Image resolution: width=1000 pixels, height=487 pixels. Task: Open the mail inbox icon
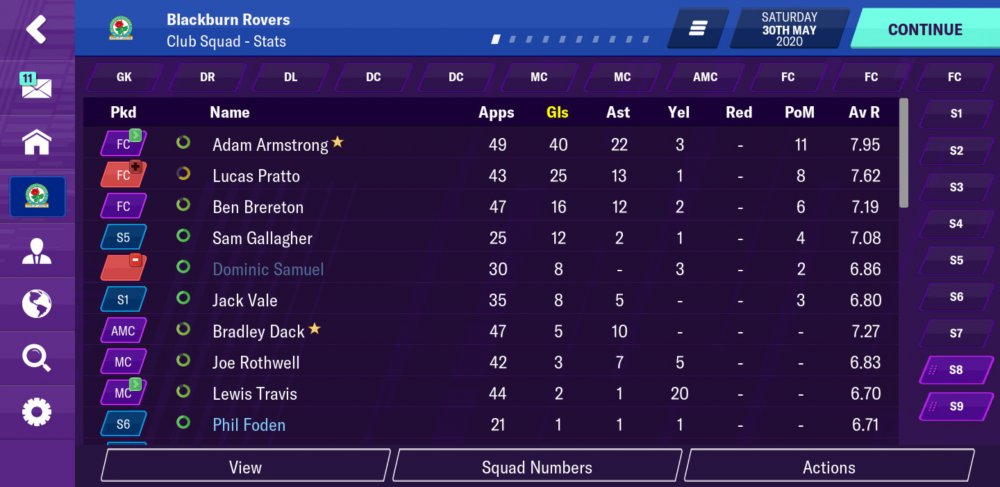coord(36,85)
